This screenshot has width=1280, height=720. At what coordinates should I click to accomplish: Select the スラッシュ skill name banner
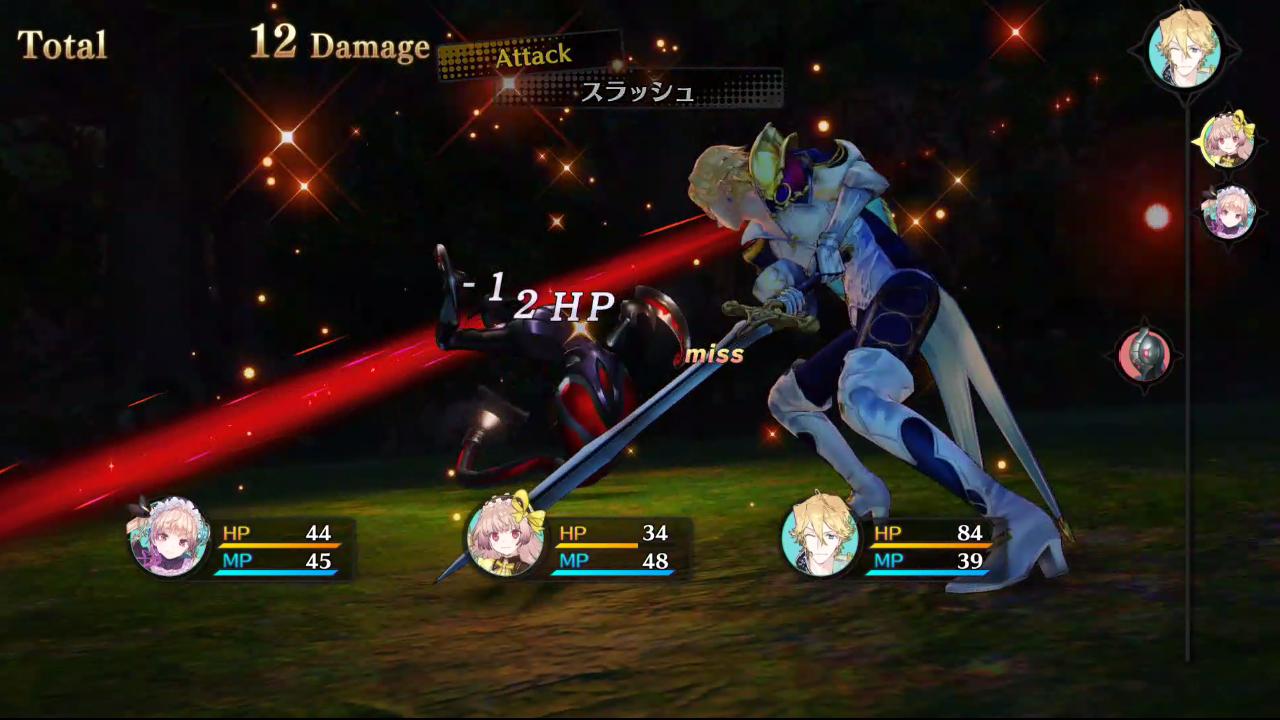click(638, 92)
